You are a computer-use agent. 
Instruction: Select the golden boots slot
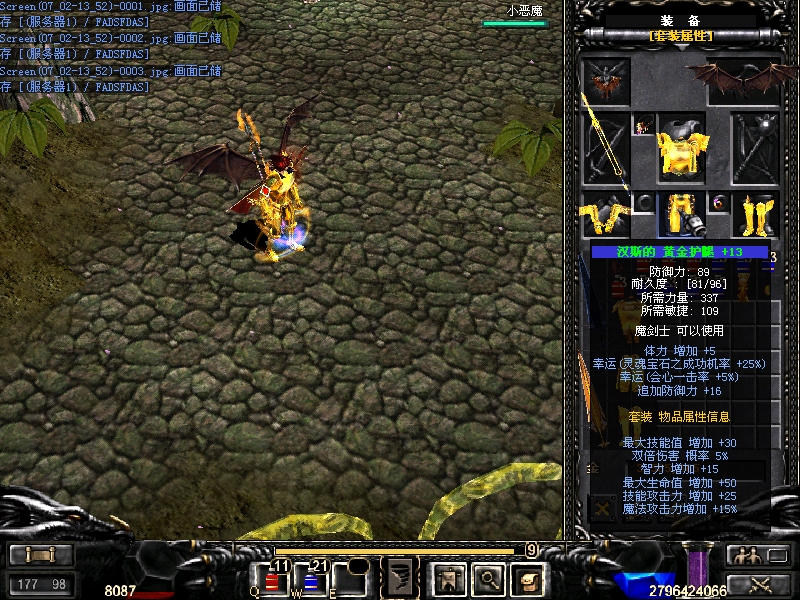pyautogui.click(x=757, y=214)
